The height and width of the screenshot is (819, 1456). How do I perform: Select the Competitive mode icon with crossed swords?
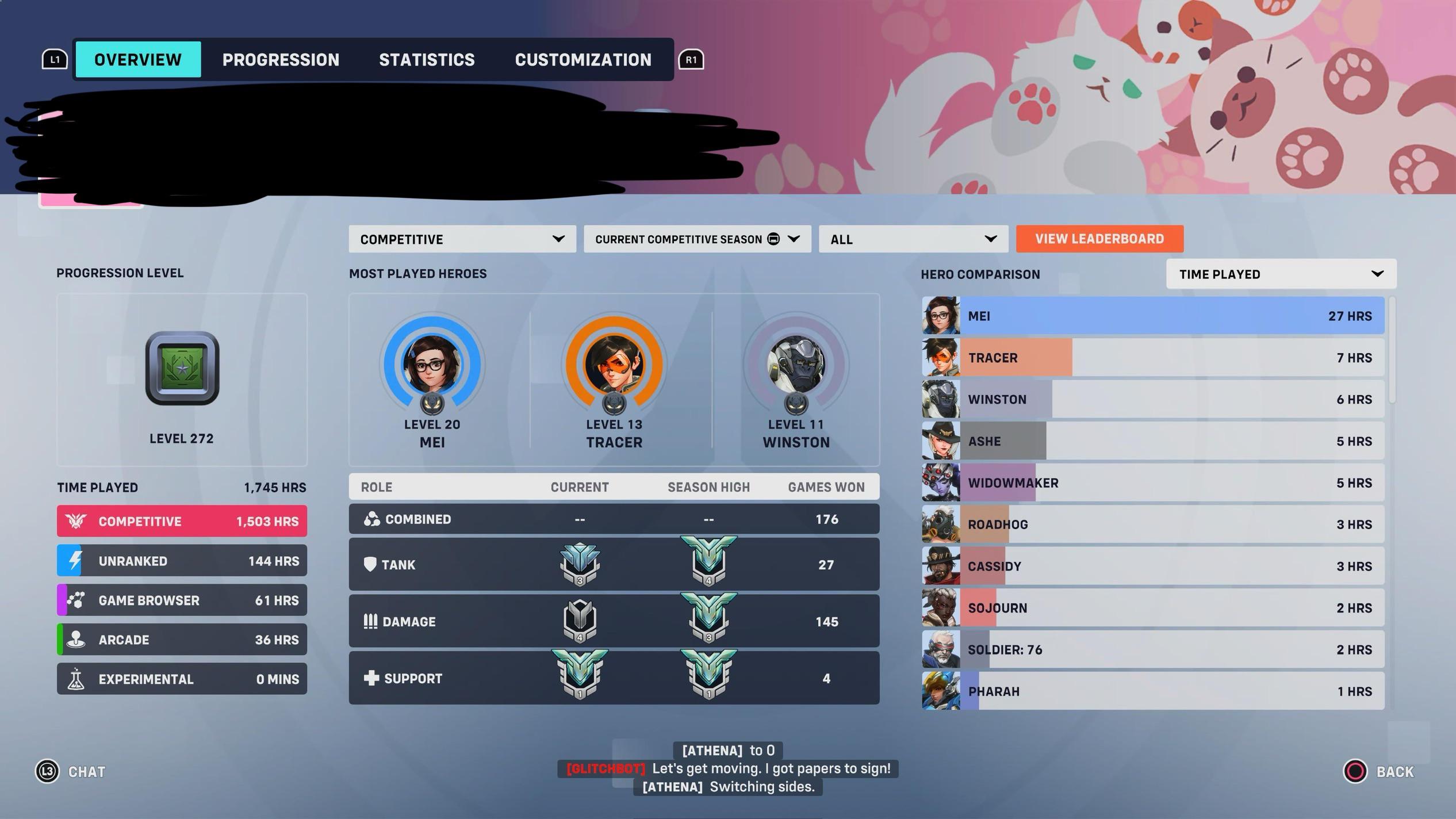click(x=76, y=521)
